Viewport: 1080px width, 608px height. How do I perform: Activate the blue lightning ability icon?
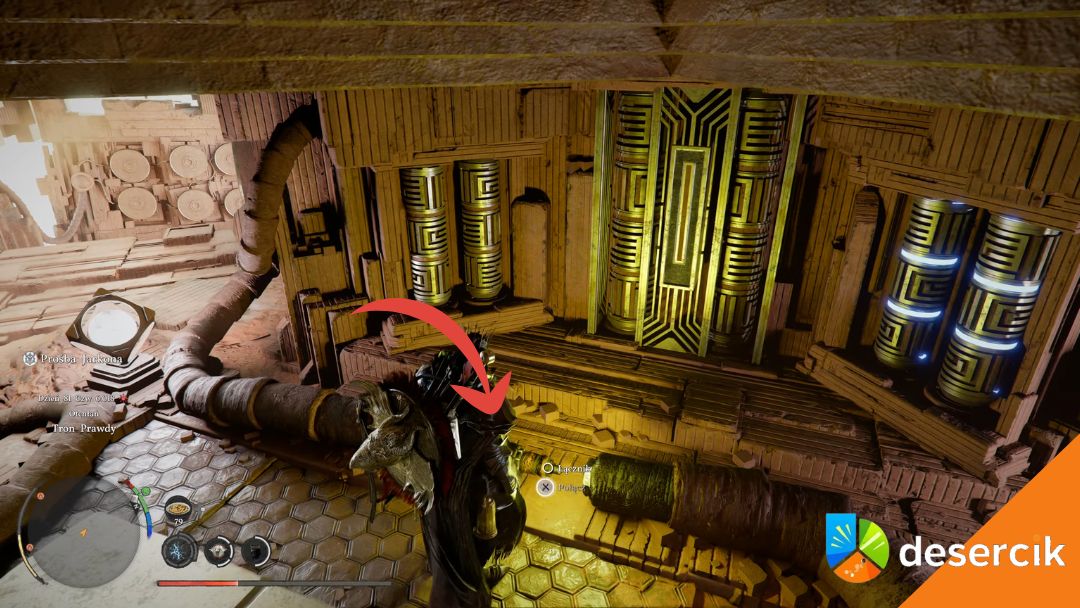click(x=177, y=550)
